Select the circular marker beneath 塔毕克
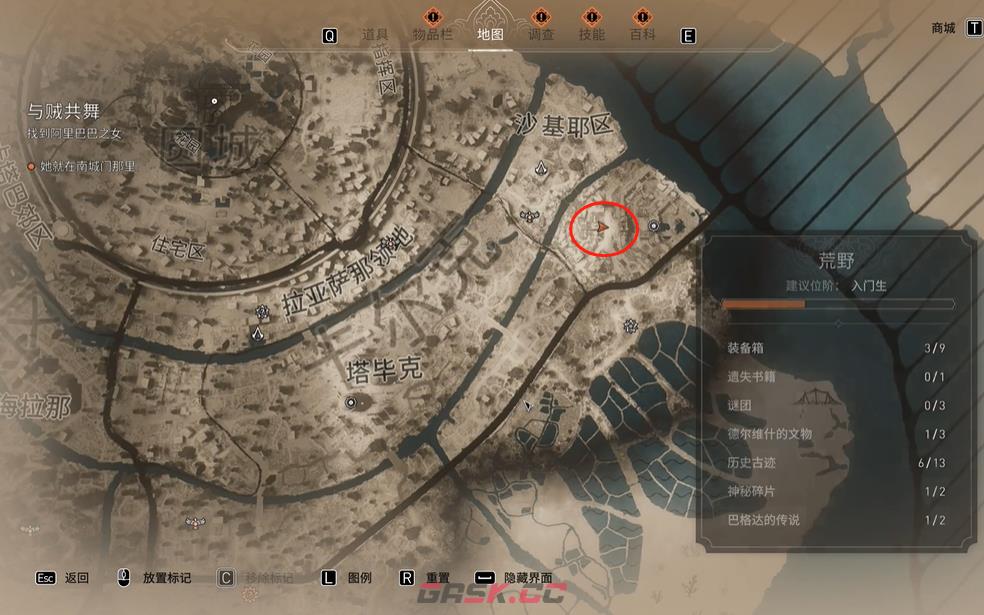Image resolution: width=984 pixels, height=615 pixels. tap(351, 402)
